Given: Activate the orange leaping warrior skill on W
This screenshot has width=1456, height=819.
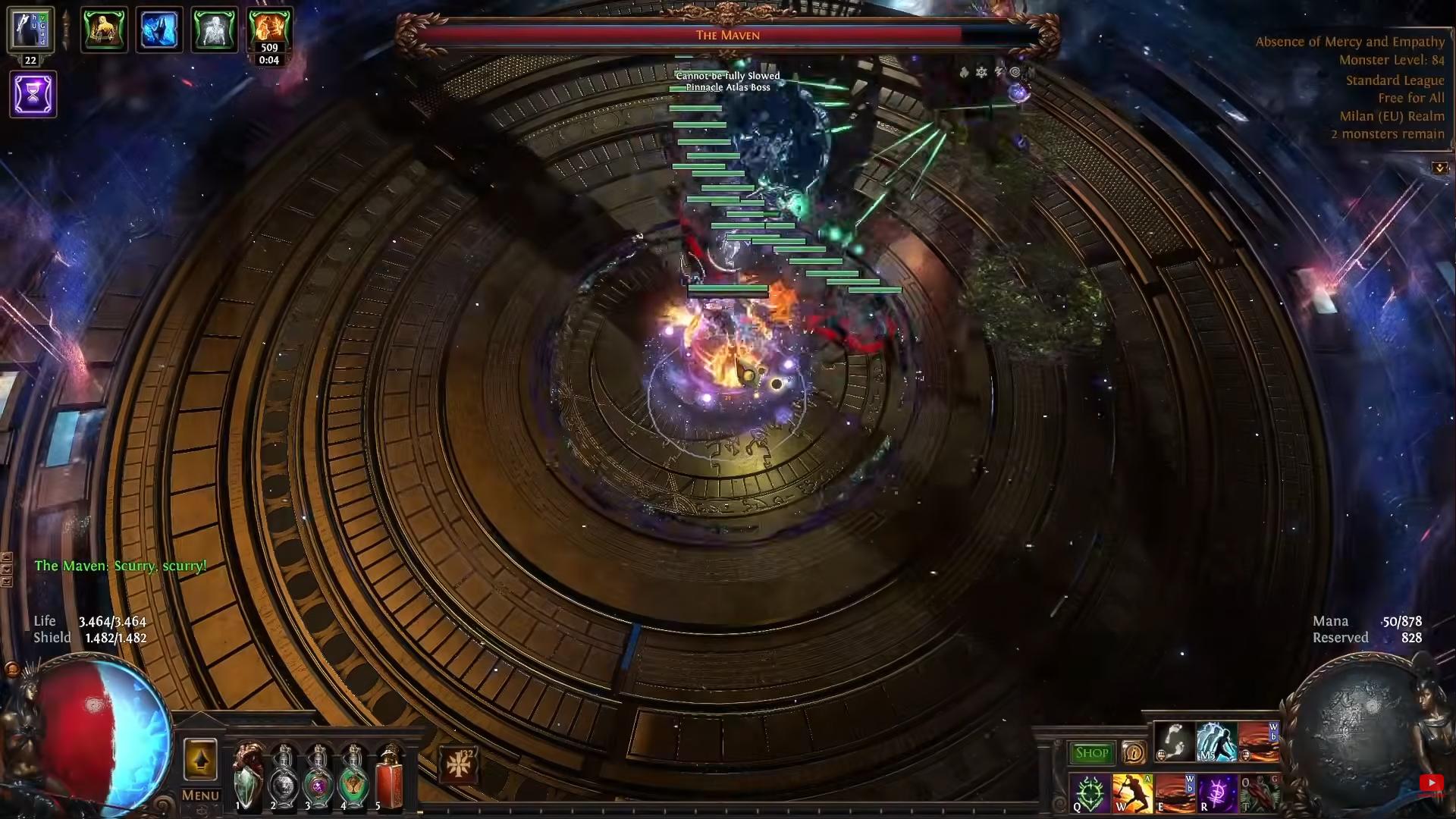Looking at the screenshot, I should pyautogui.click(x=1131, y=794).
